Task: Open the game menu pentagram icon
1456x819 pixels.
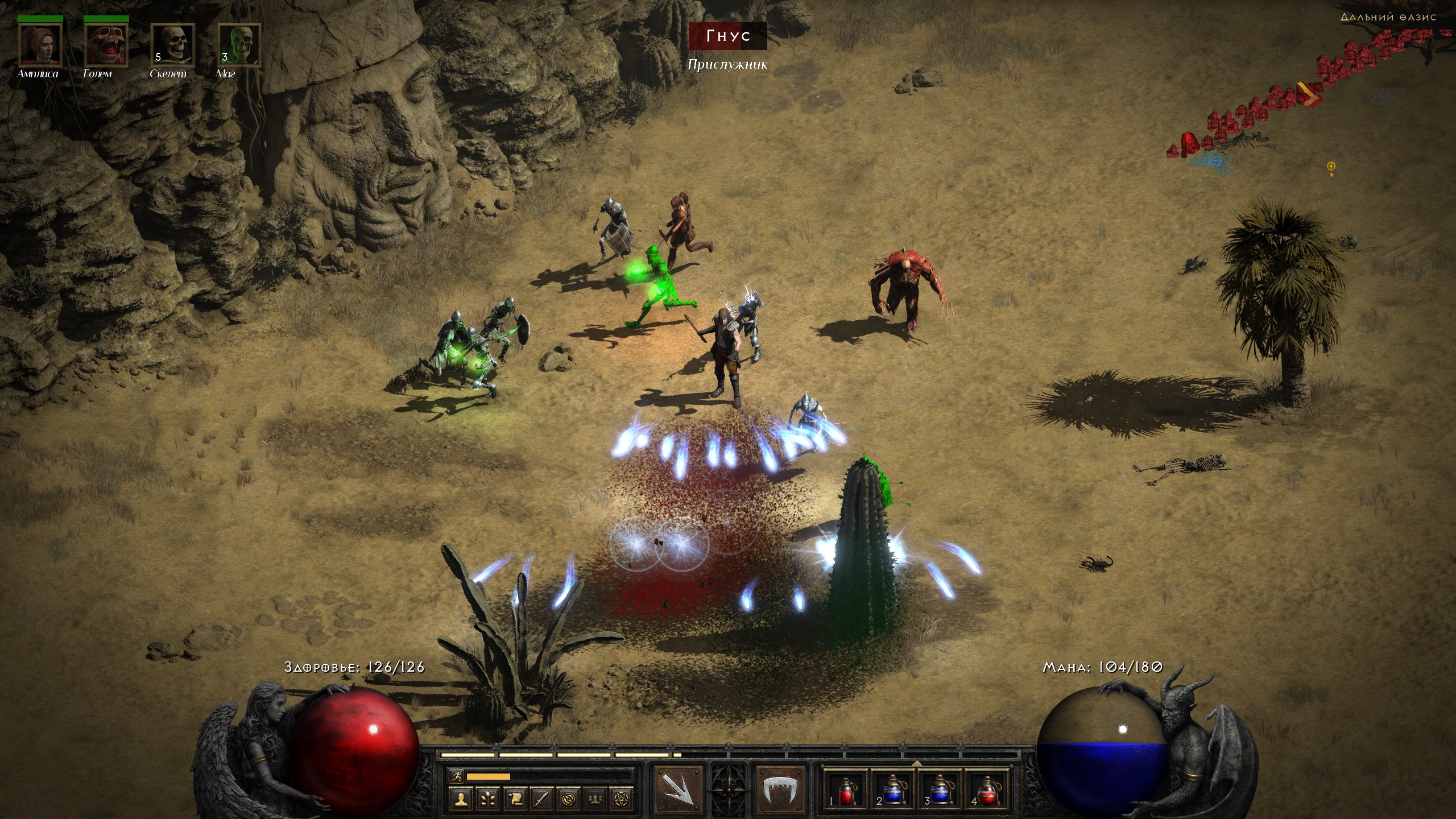Action: pos(622,799)
